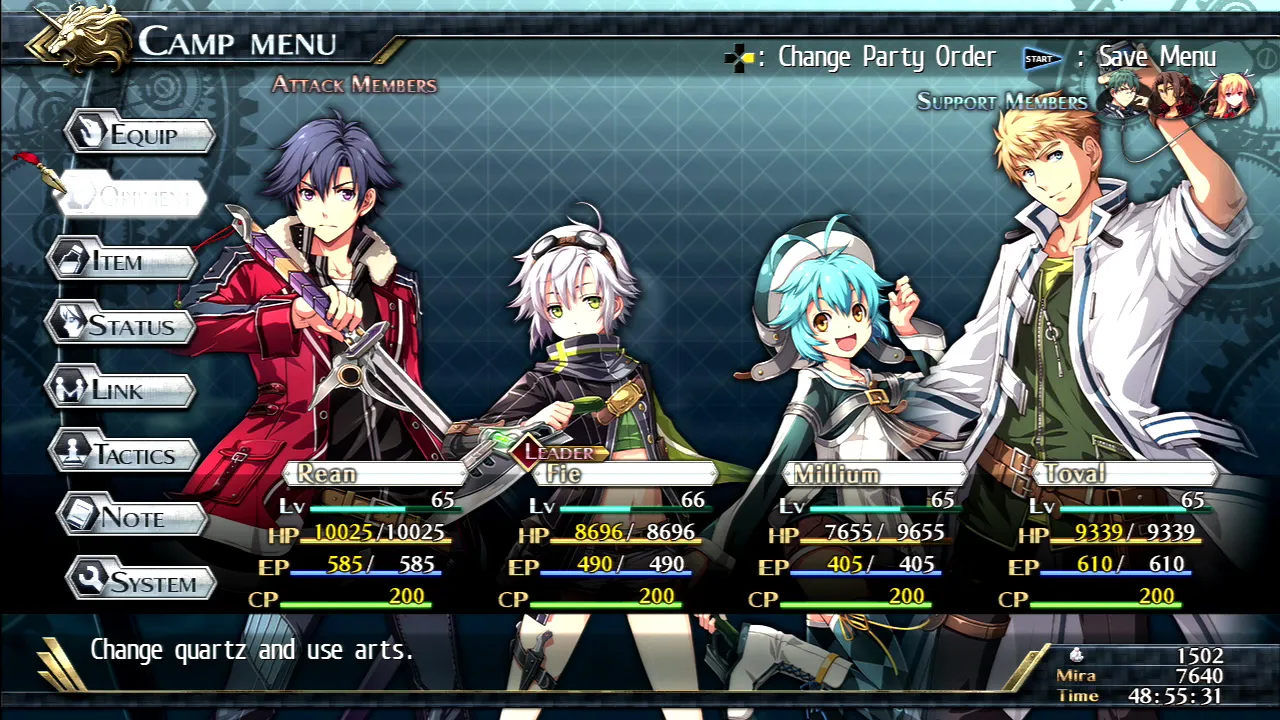The image size is (1280, 720).
Task: Select Rean's party member panel
Action: point(372,474)
